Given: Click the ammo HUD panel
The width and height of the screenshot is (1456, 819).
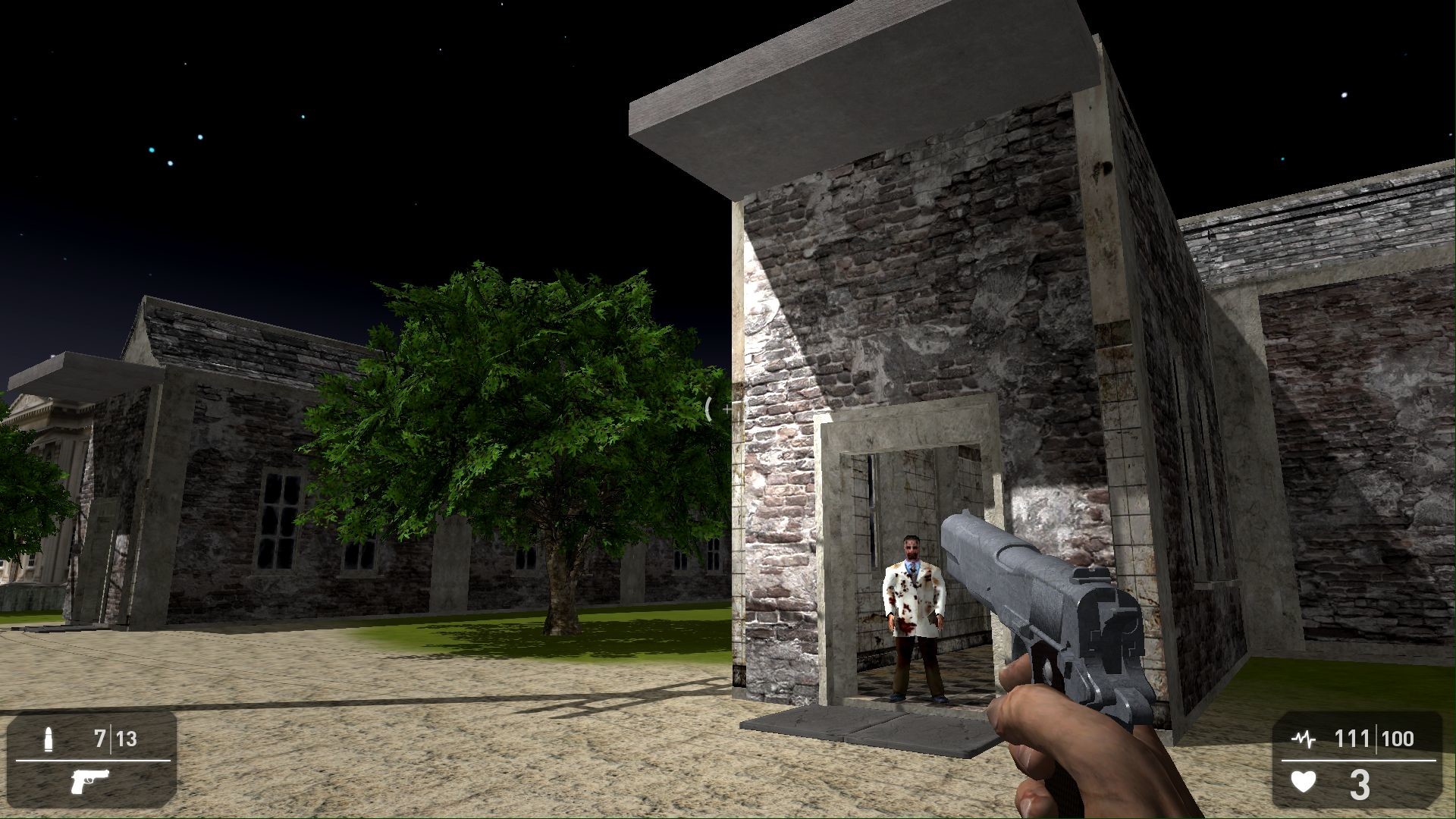Looking at the screenshot, I should (x=91, y=758).
